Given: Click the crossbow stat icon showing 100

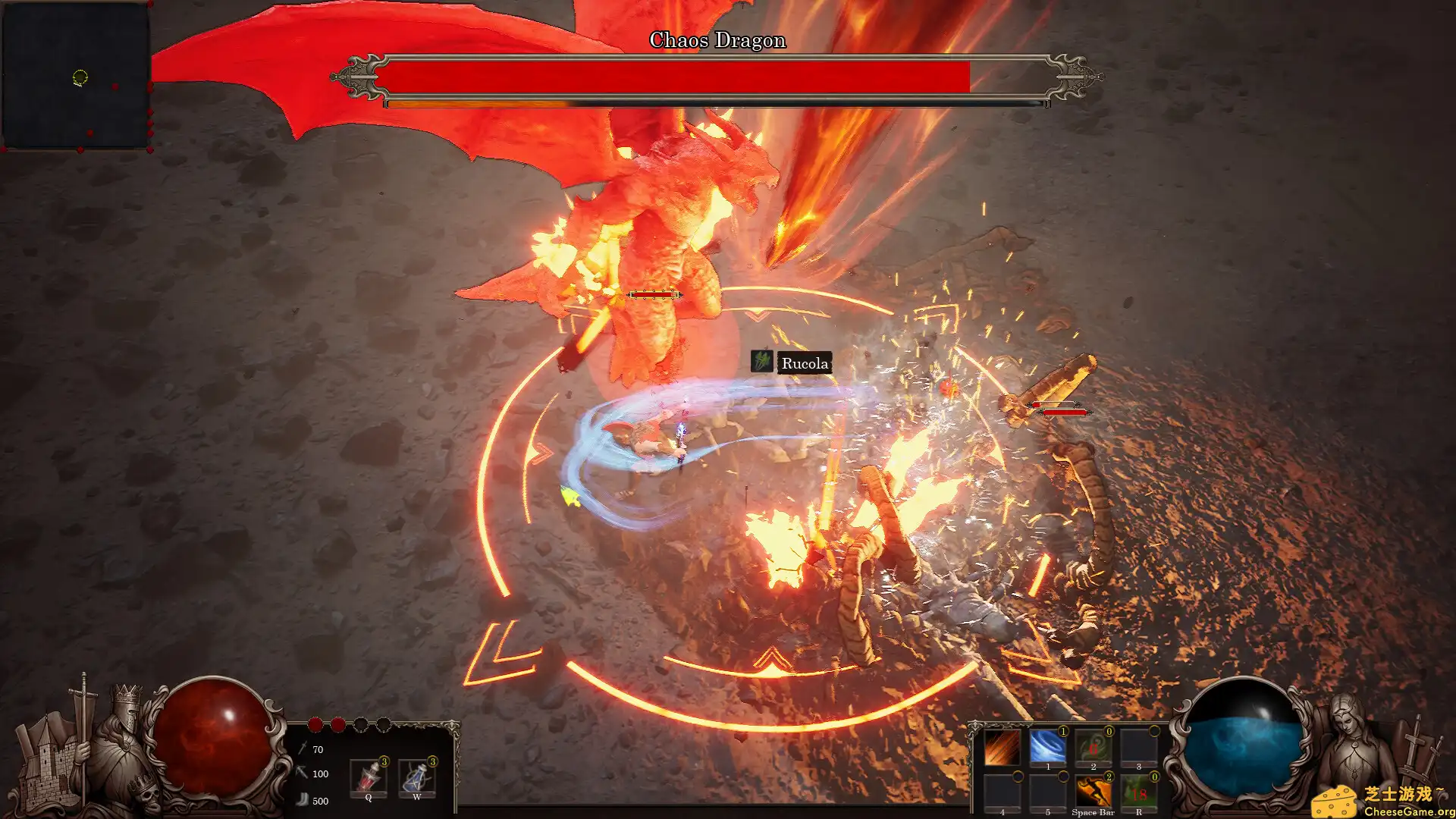Looking at the screenshot, I should [301, 773].
